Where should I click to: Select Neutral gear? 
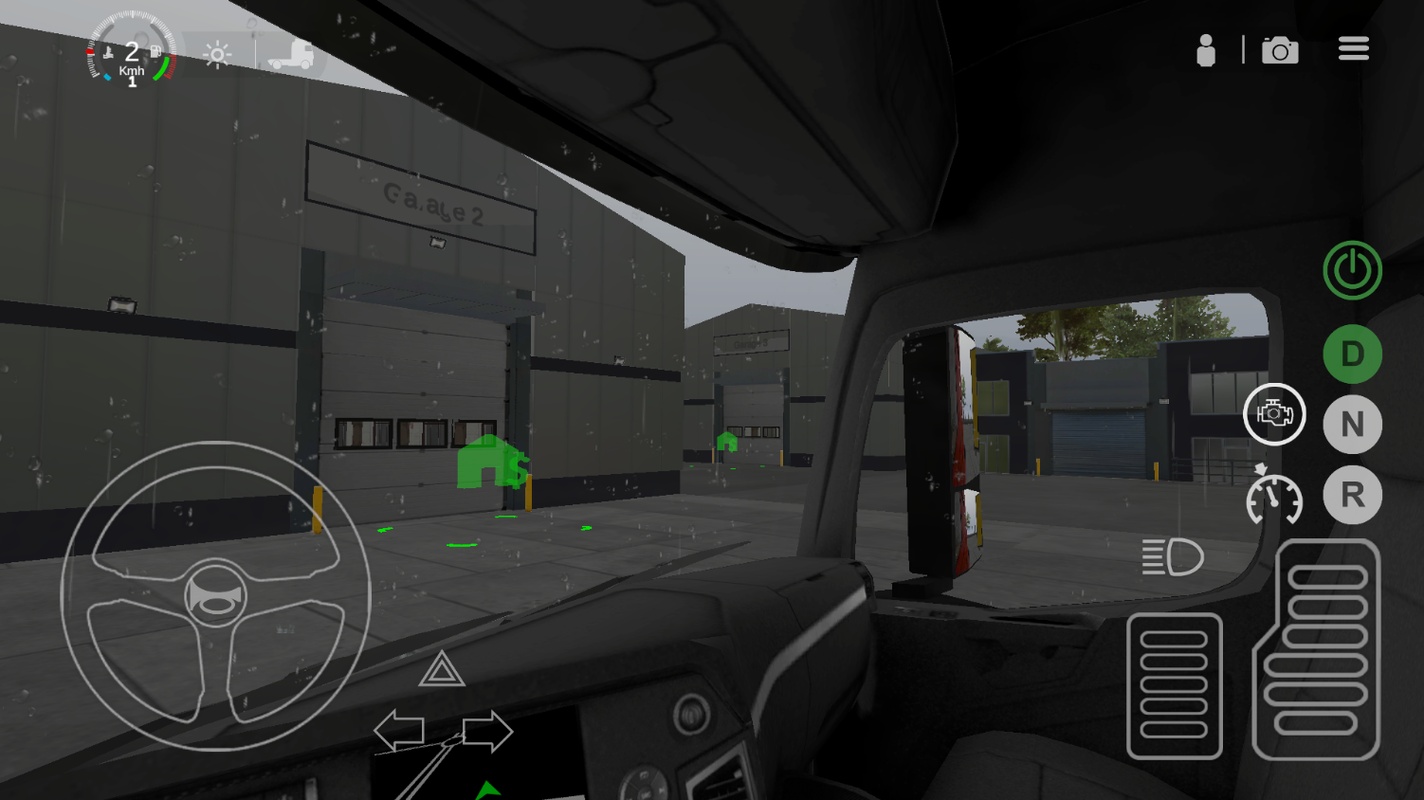click(x=1352, y=425)
